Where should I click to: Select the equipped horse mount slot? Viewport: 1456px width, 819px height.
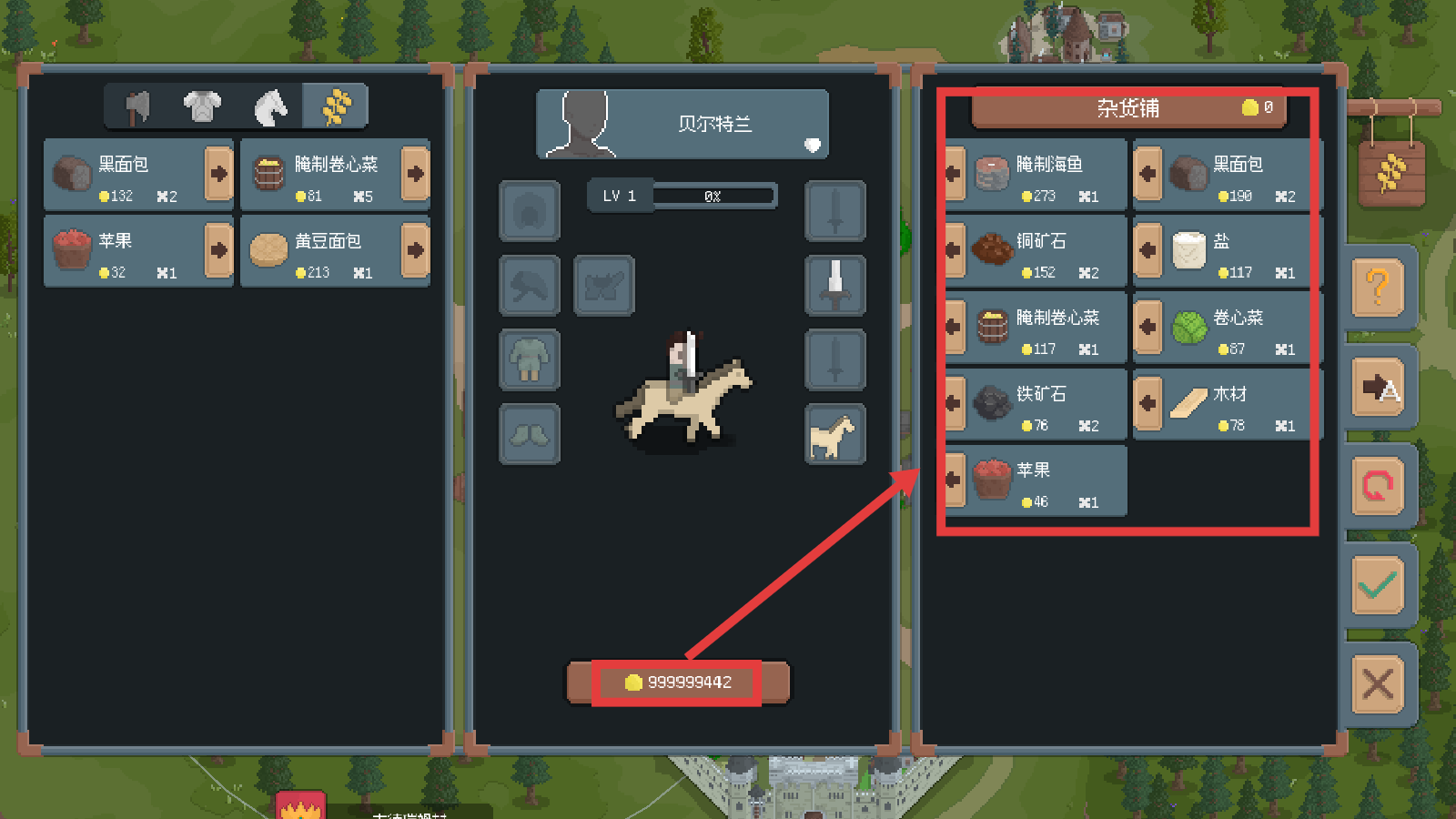834,435
